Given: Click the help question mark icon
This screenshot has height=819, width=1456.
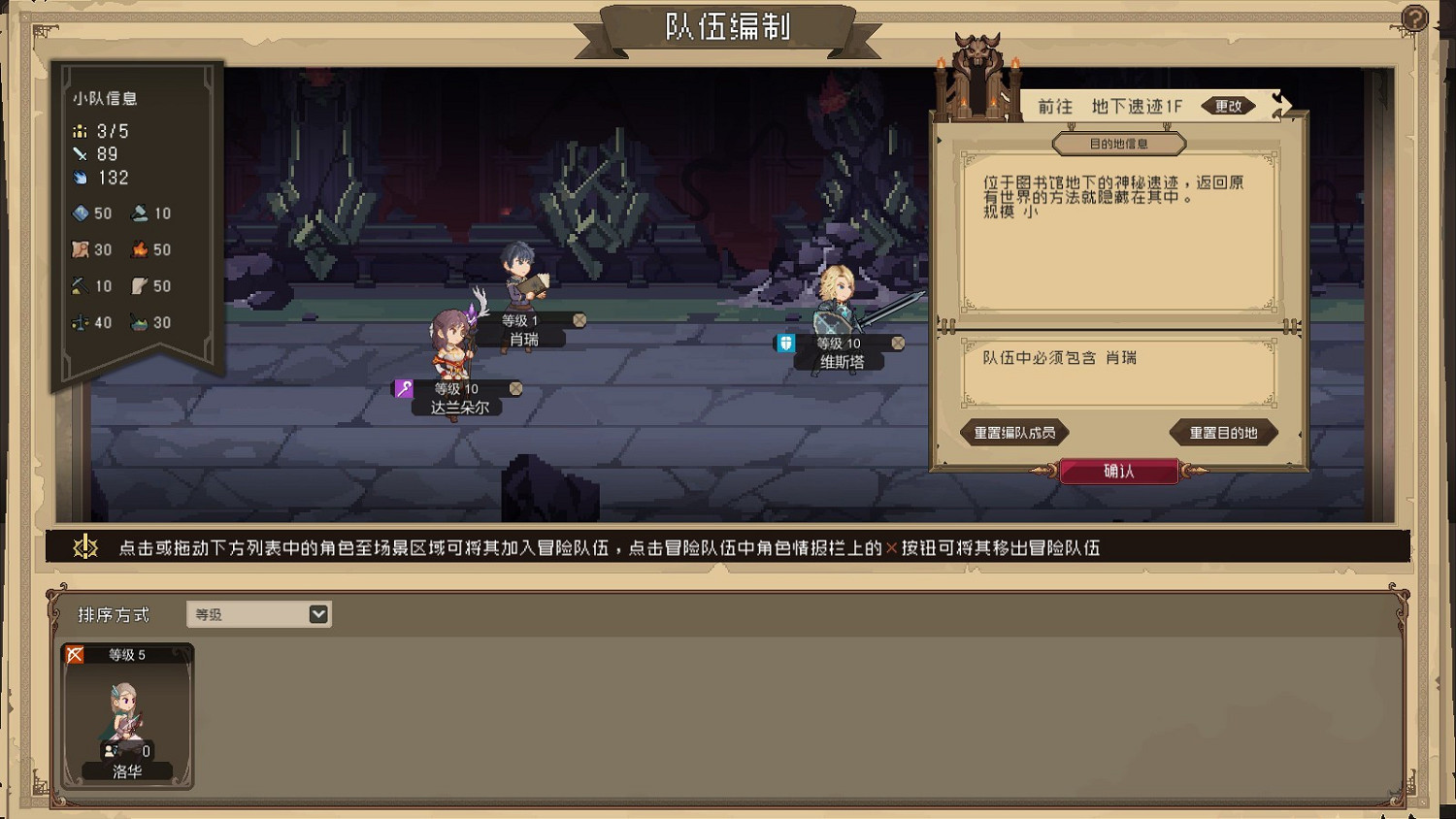Looking at the screenshot, I should click(x=1415, y=17).
